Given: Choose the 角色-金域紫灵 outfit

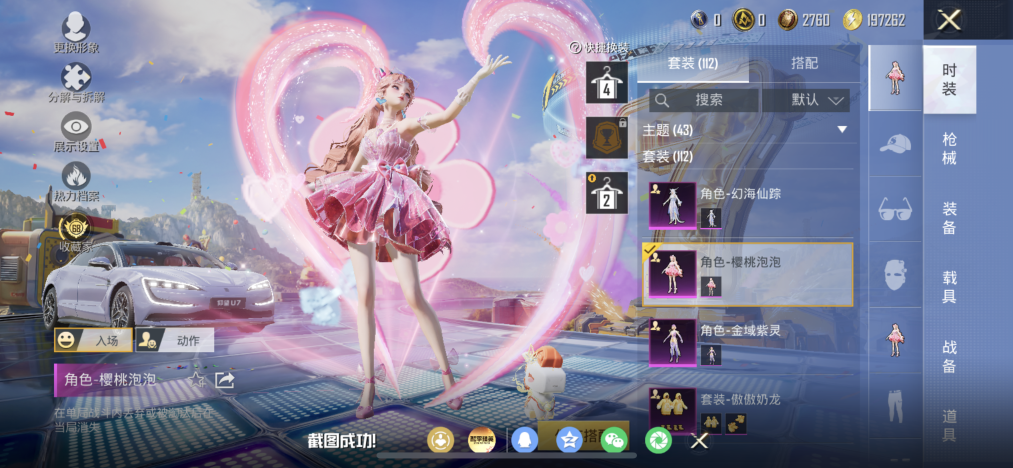Looking at the screenshot, I should 746,342.
